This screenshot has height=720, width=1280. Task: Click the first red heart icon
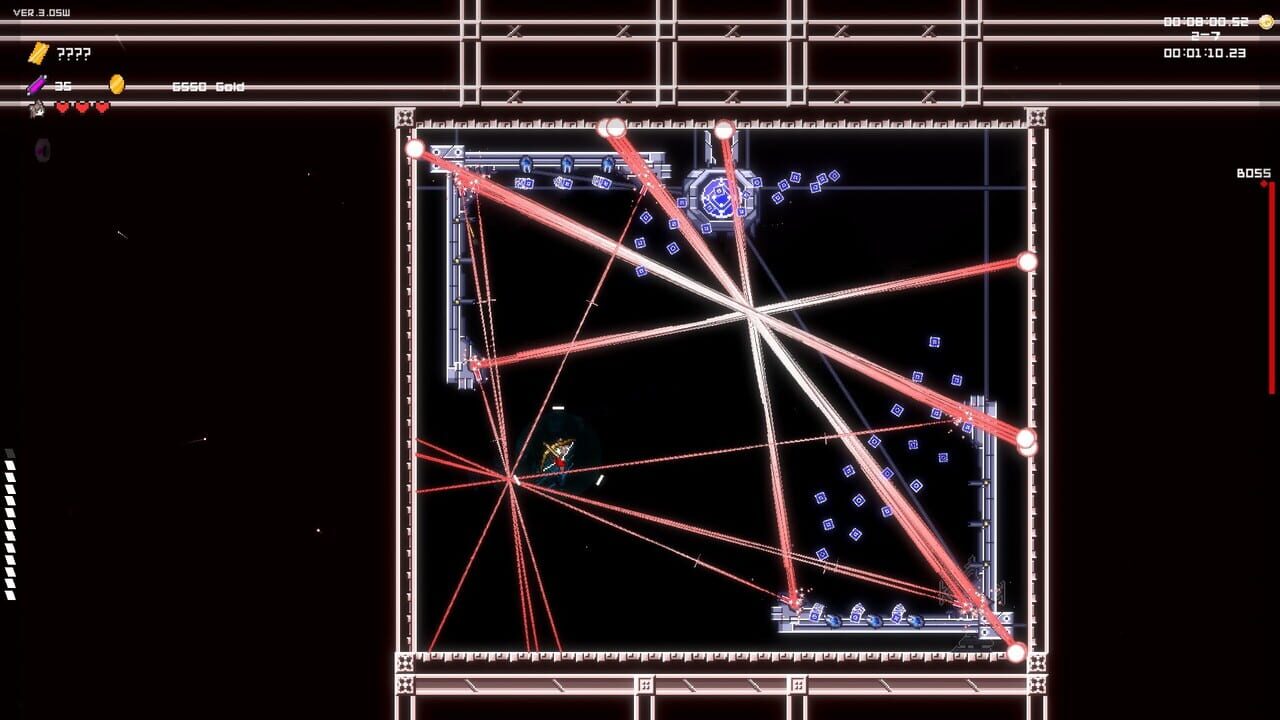pos(62,106)
